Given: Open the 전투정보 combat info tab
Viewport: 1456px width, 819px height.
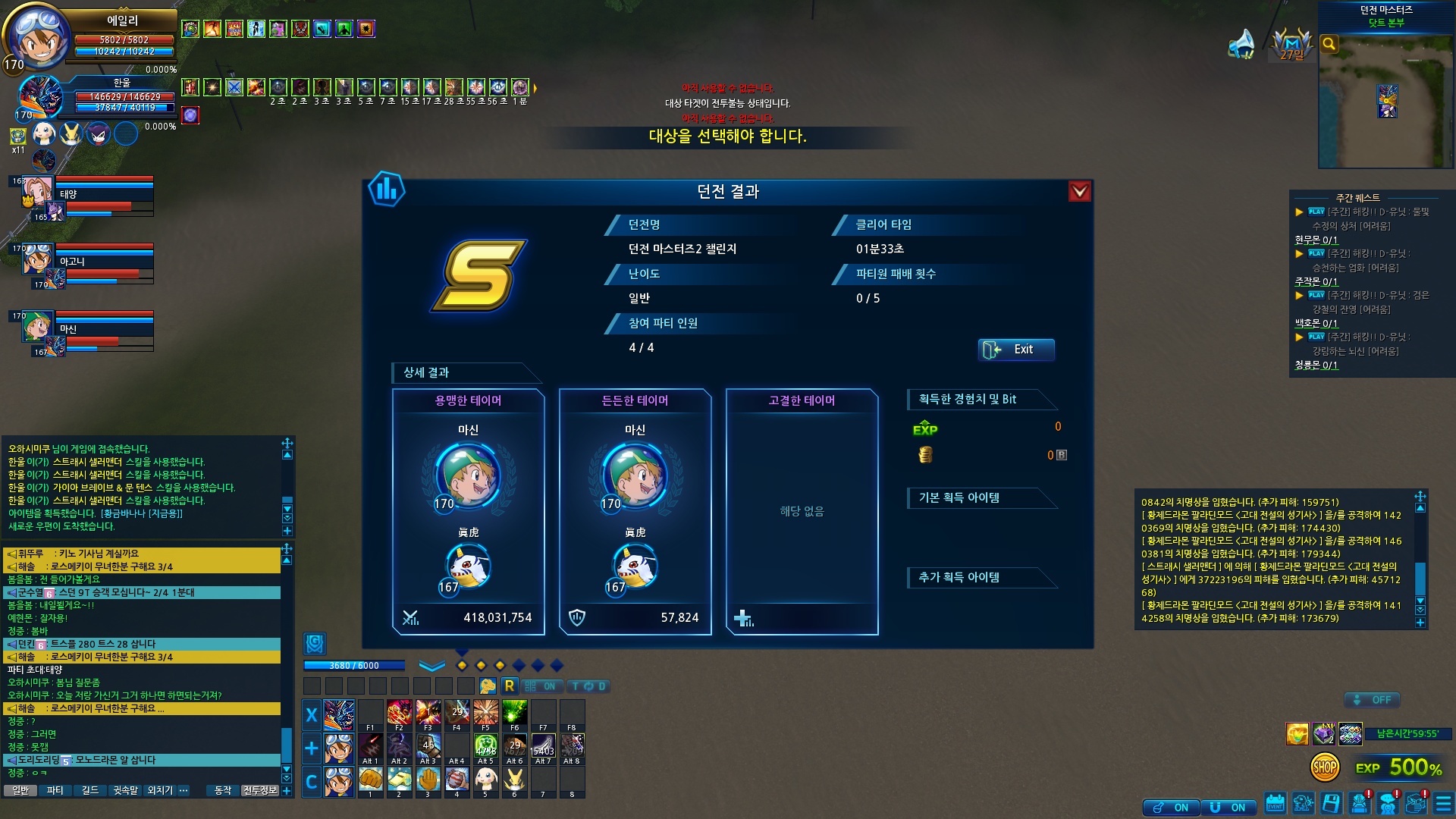Looking at the screenshot, I should click(259, 790).
